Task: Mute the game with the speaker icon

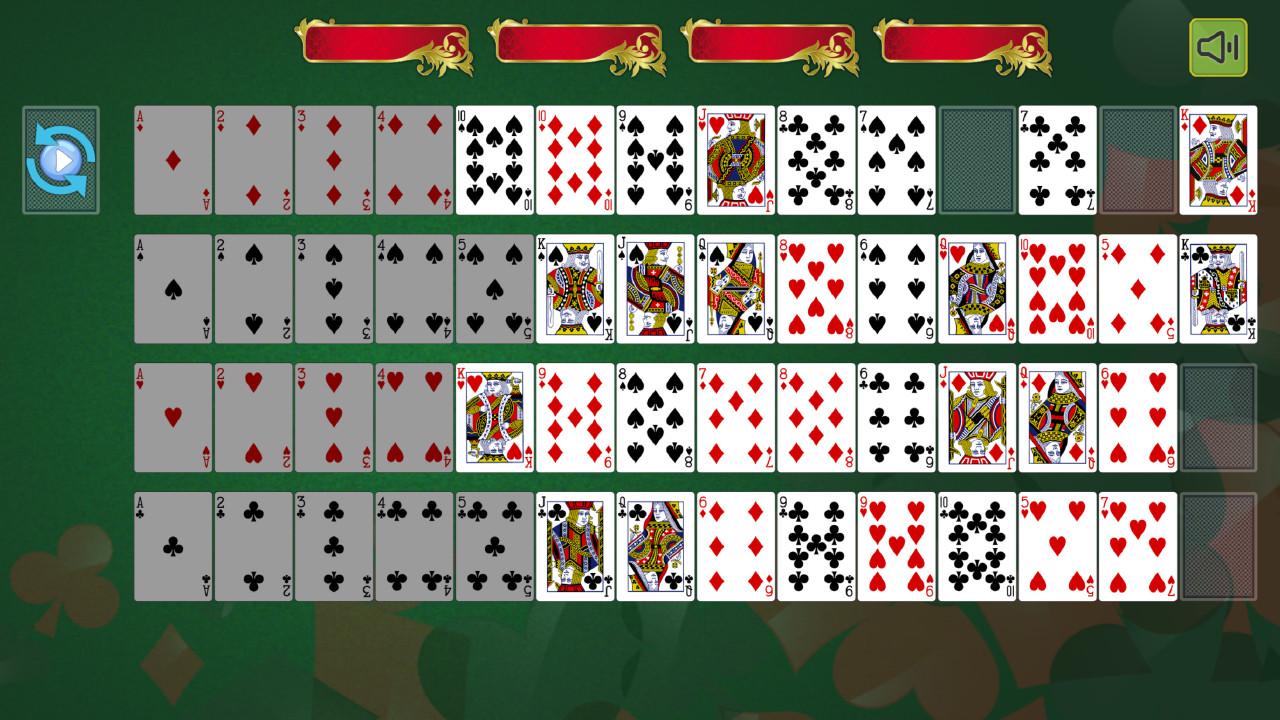Action: tap(1217, 46)
